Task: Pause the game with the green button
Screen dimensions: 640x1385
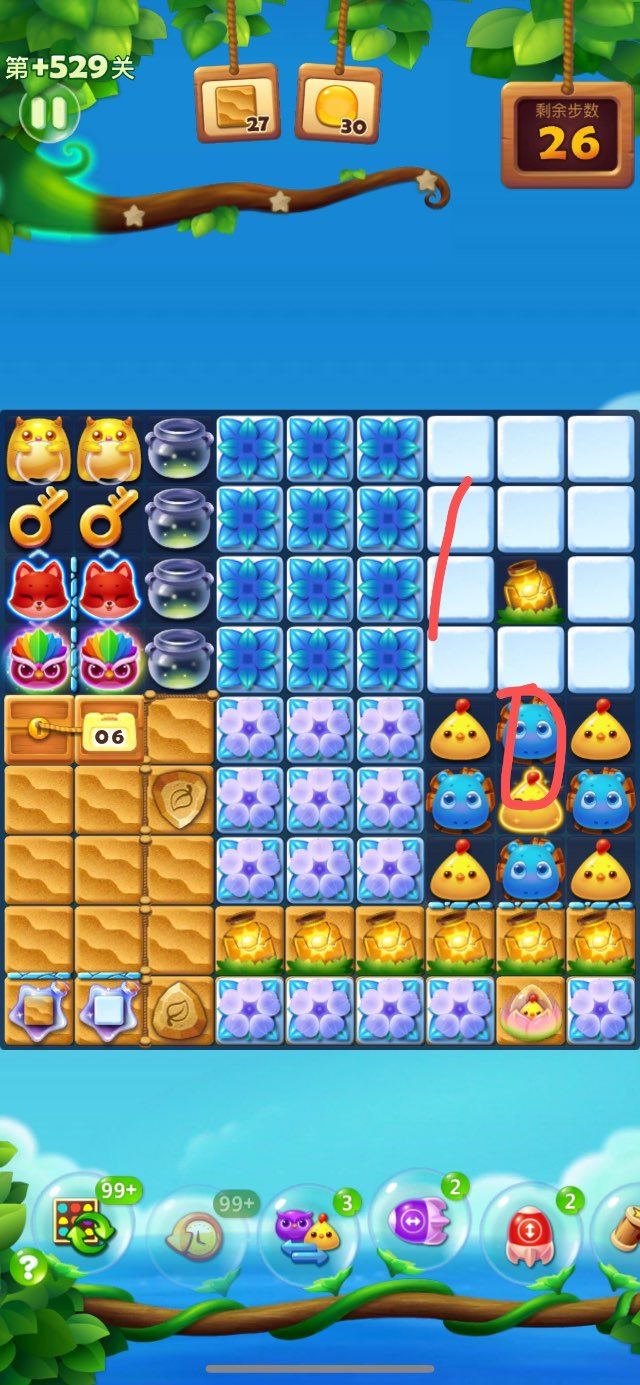Action: 48,112
